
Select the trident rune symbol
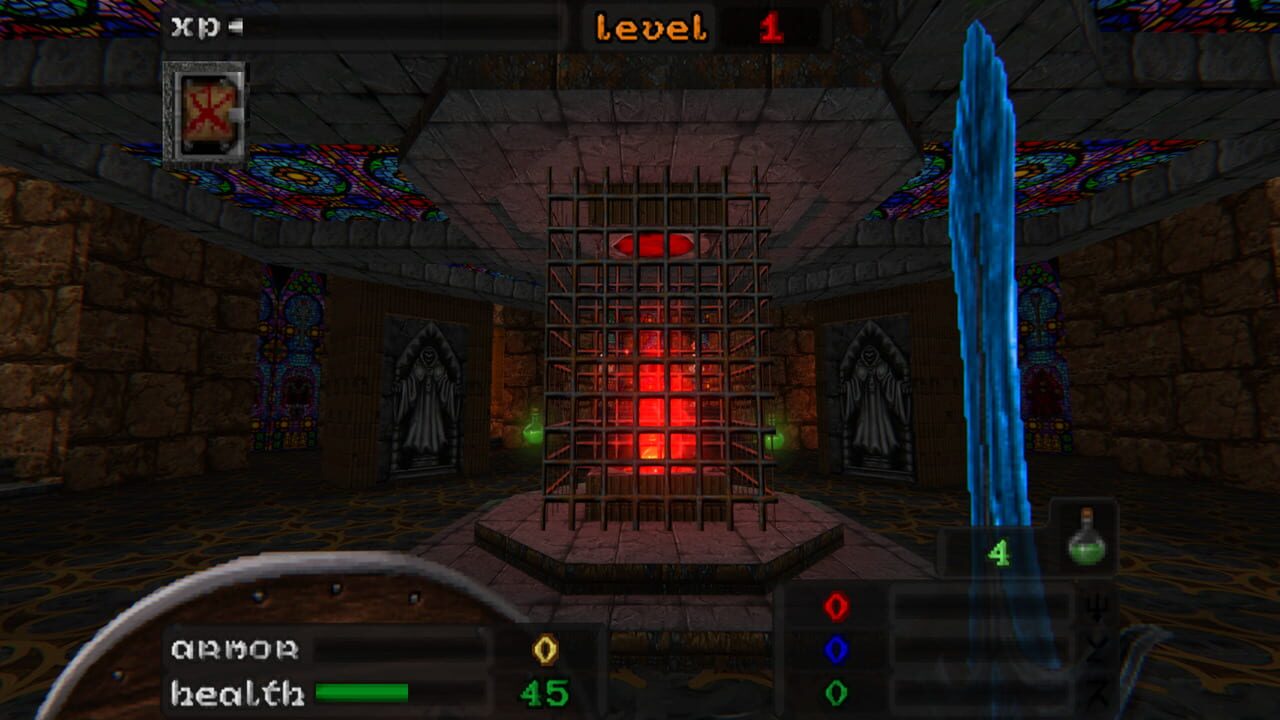pyautogui.click(x=1098, y=607)
